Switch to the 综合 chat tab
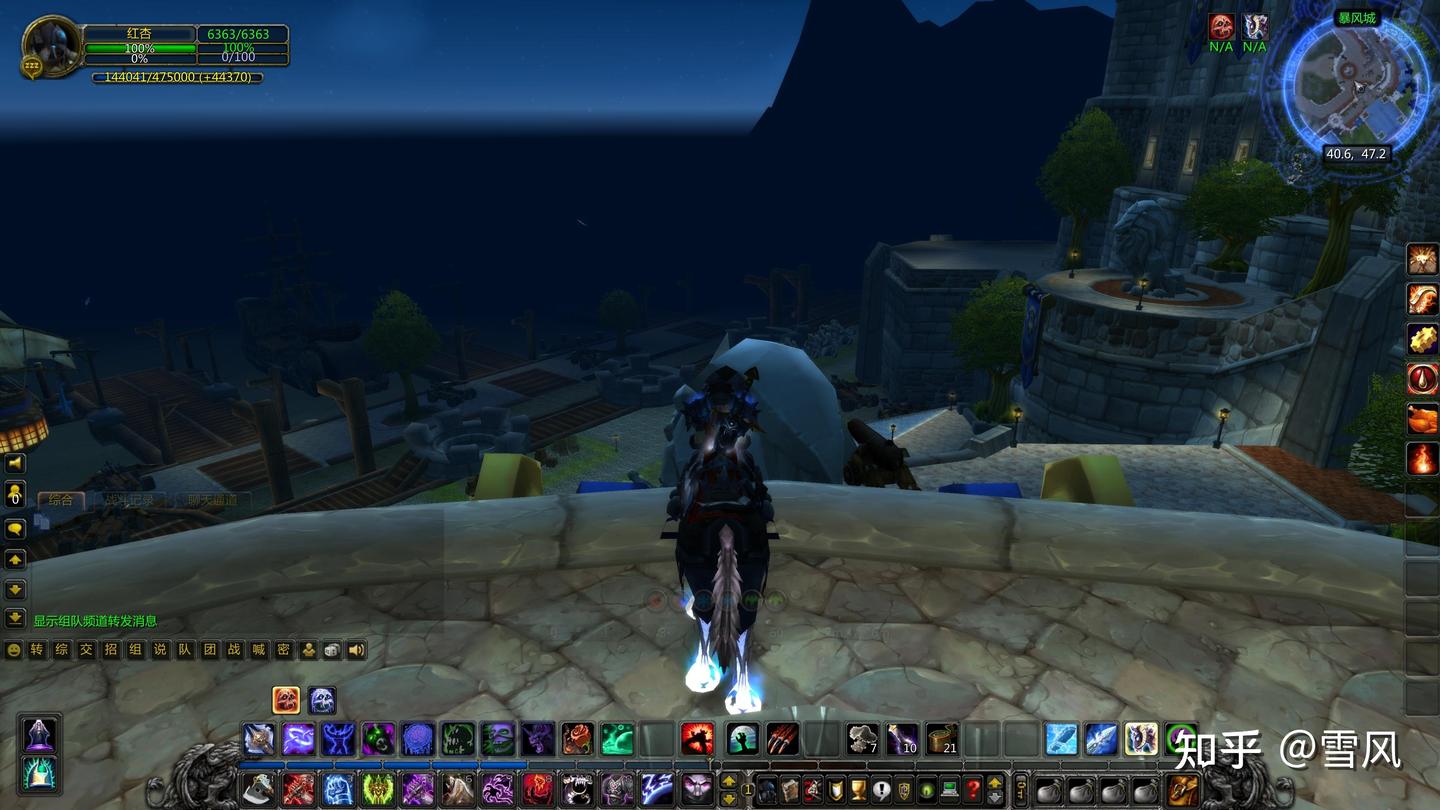 [61, 500]
